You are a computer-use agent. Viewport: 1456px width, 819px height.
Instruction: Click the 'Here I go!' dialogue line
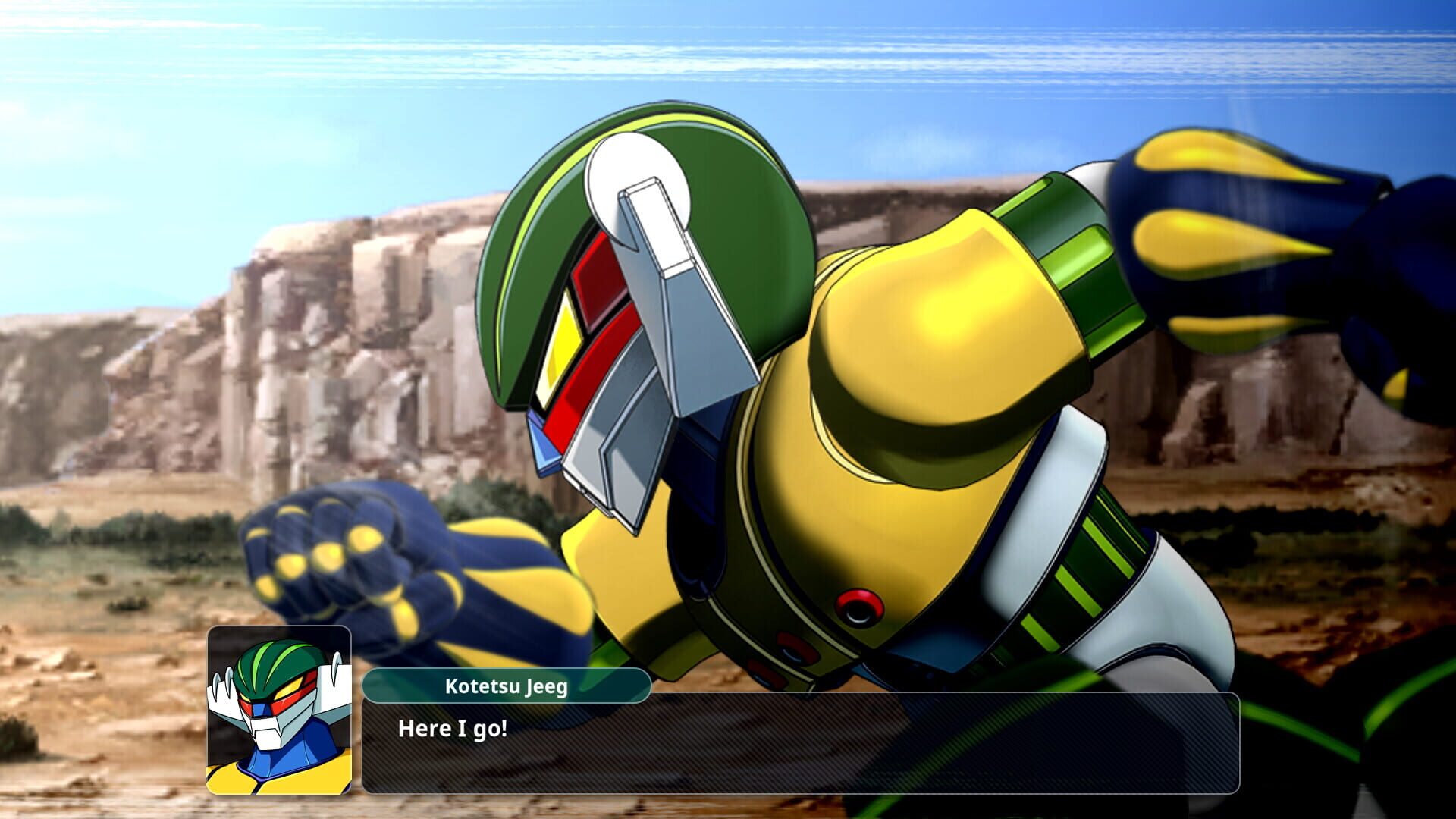pos(453,730)
